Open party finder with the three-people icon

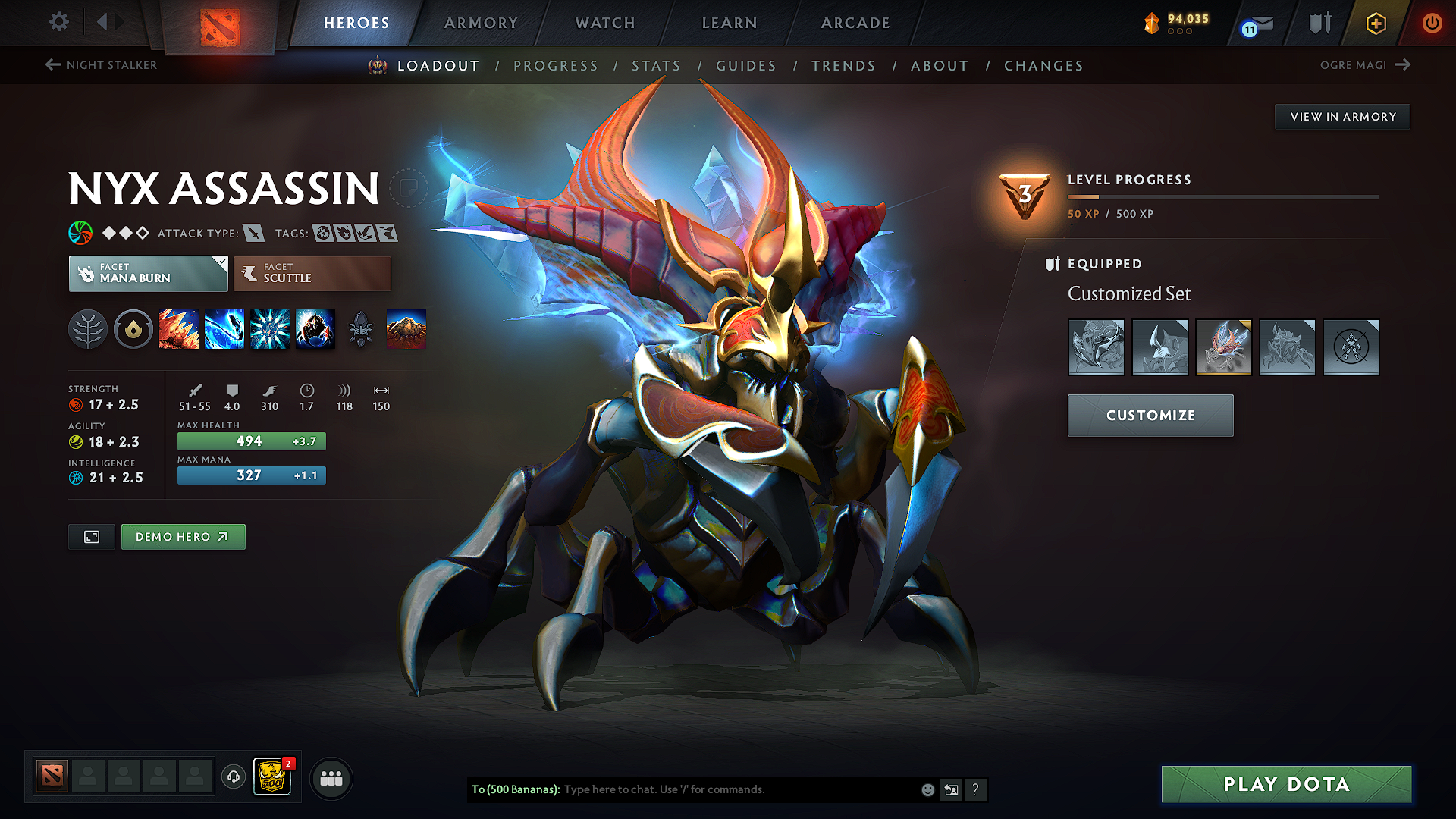click(331, 778)
